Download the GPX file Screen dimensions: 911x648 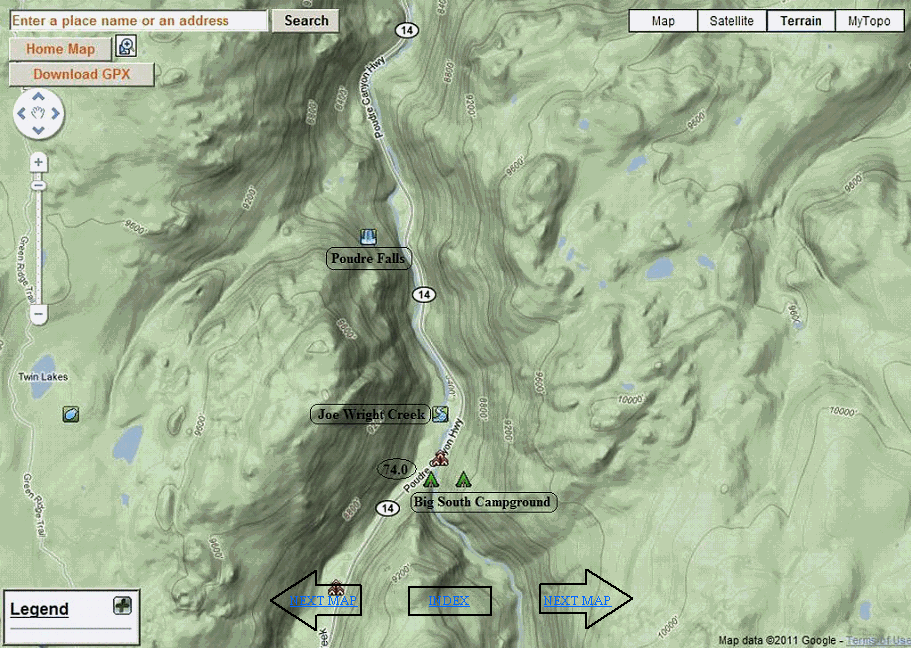[x=82, y=74]
